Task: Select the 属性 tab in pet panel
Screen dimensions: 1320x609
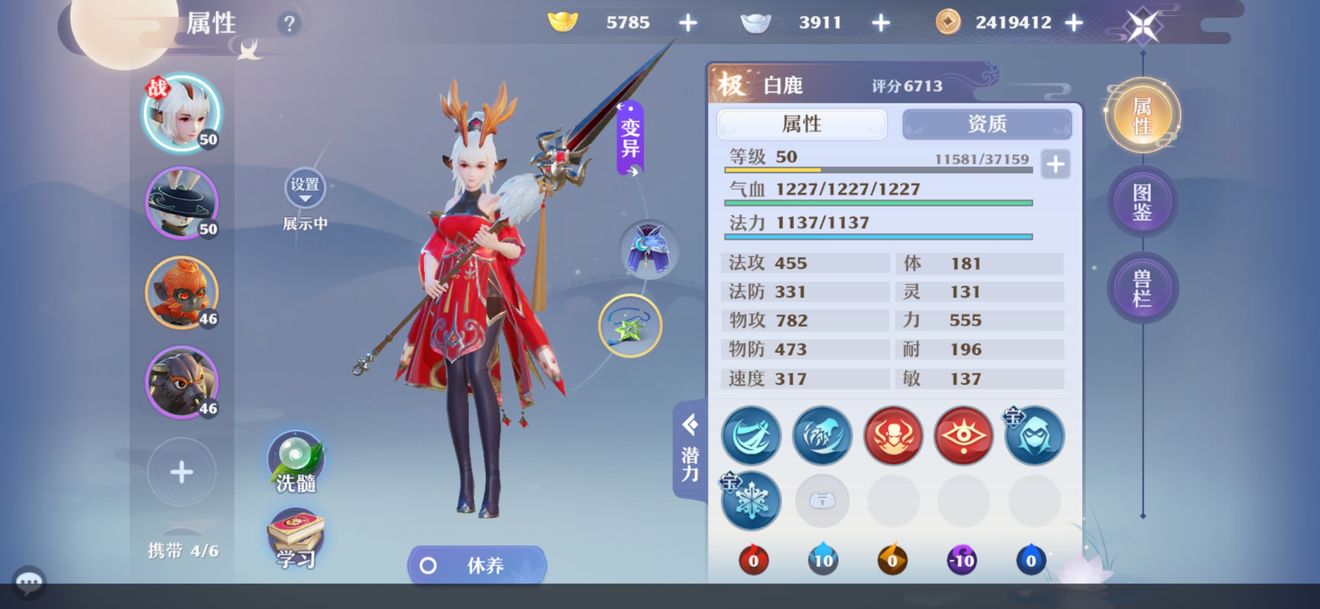Action: [802, 124]
